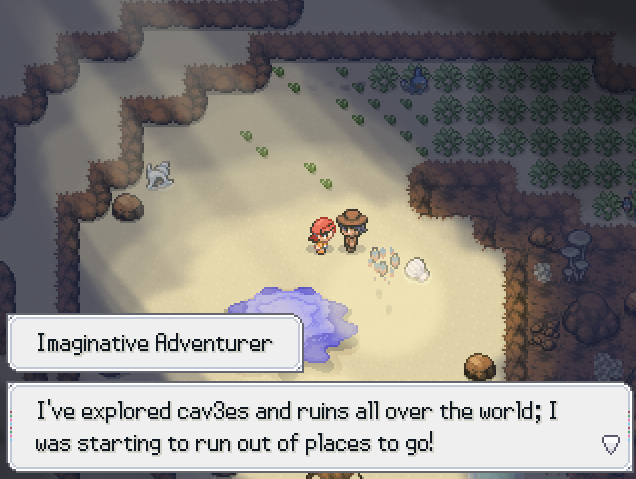Advance dialogue with the down arrow
This screenshot has height=479, width=636.
point(610,444)
